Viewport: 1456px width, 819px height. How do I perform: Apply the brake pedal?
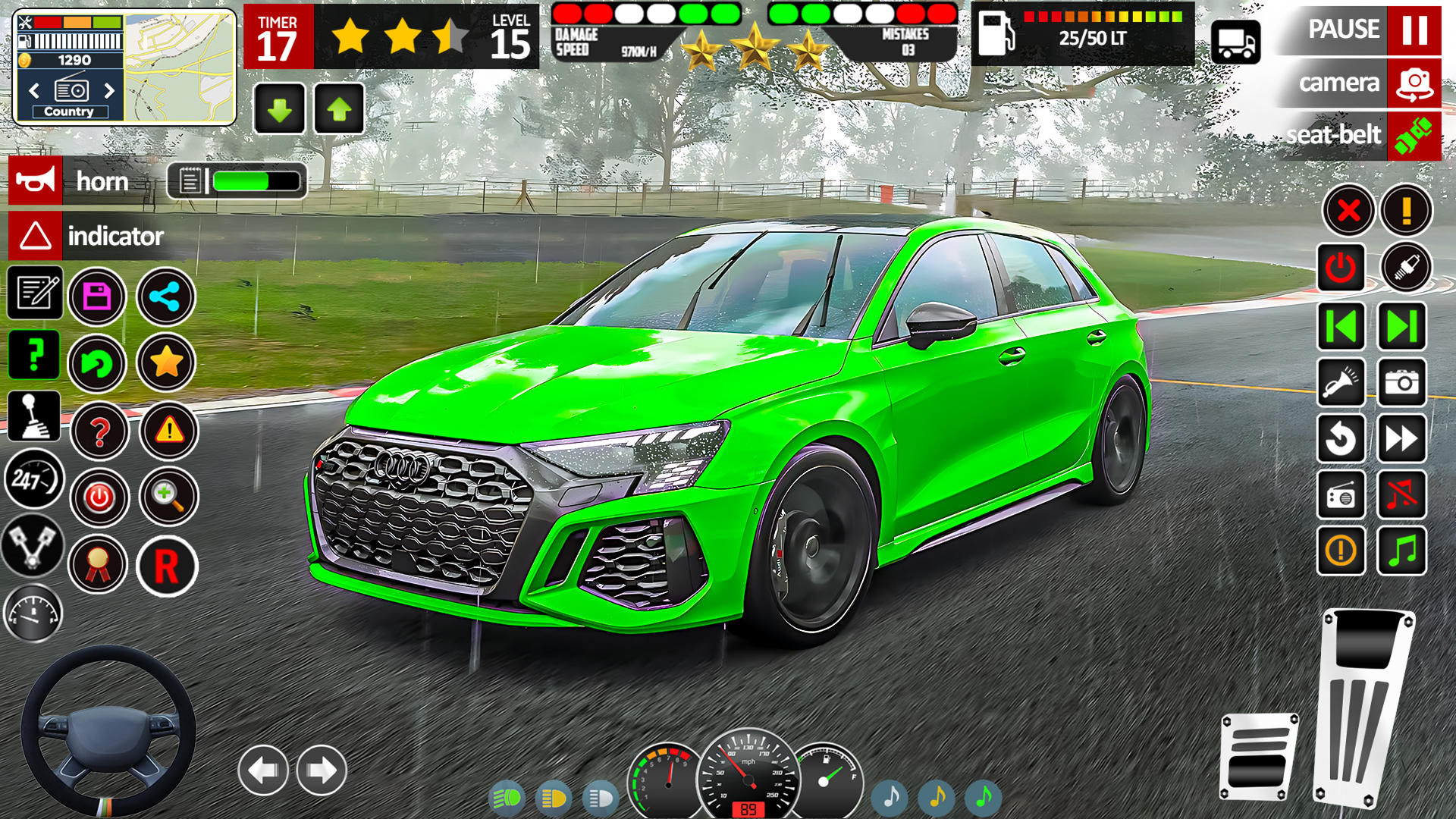pyautogui.click(x=1259, y=755)
